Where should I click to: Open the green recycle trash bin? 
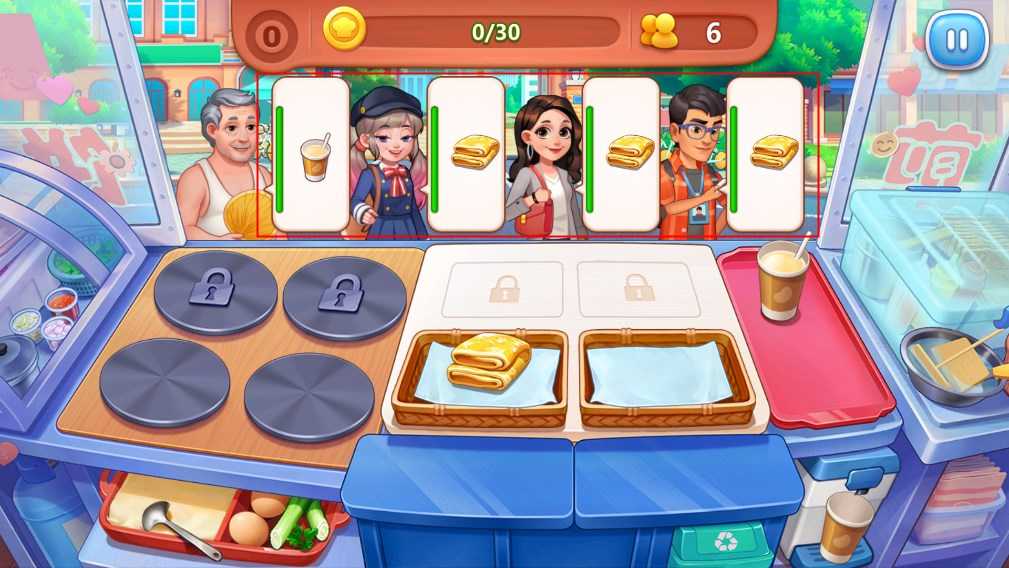click(721, 544)
